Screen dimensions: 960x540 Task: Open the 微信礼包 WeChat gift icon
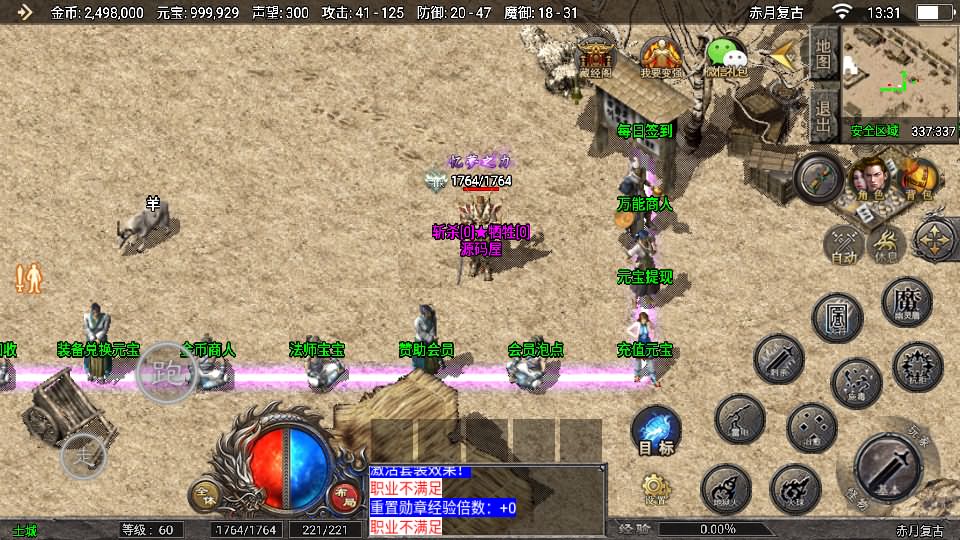tap(727, 56)
